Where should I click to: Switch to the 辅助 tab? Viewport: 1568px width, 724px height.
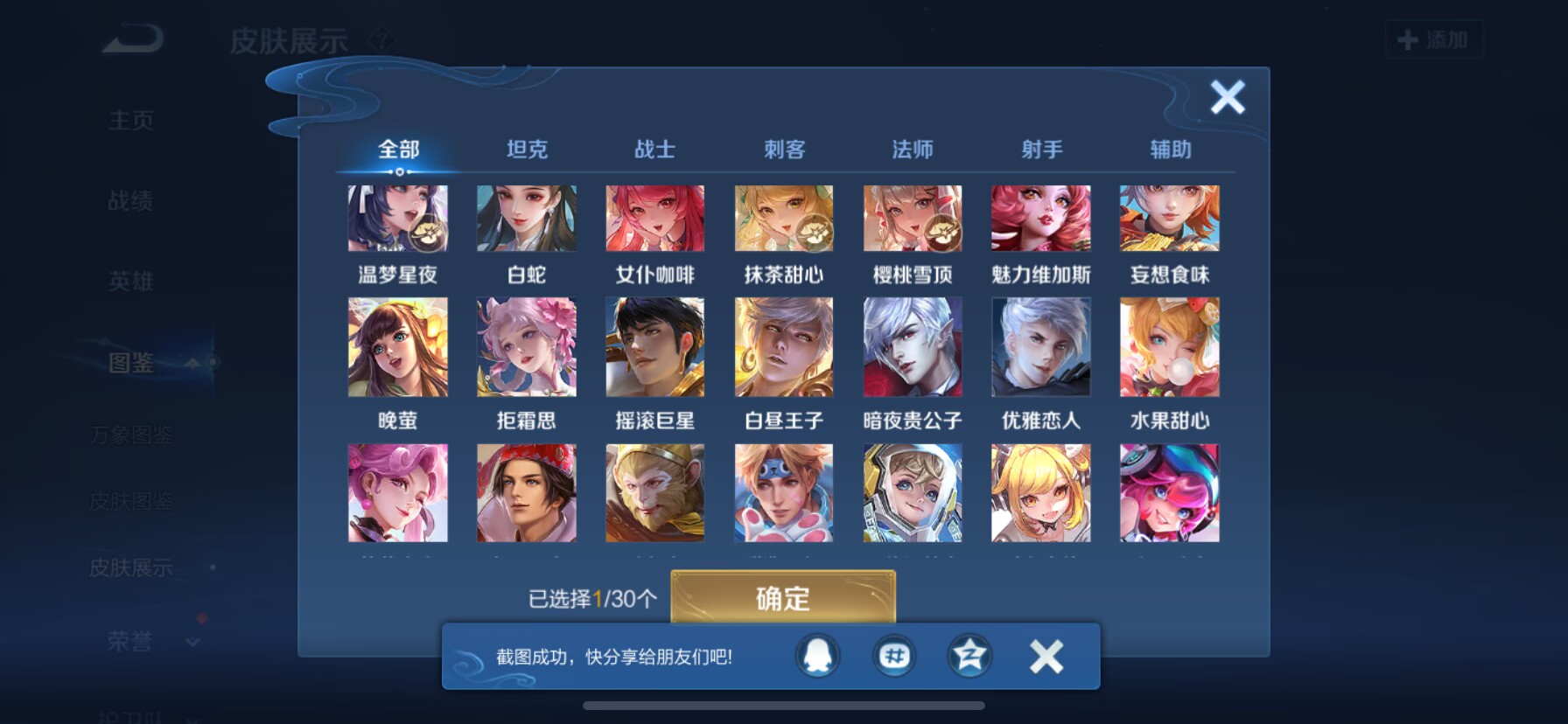coord(1170,150)
